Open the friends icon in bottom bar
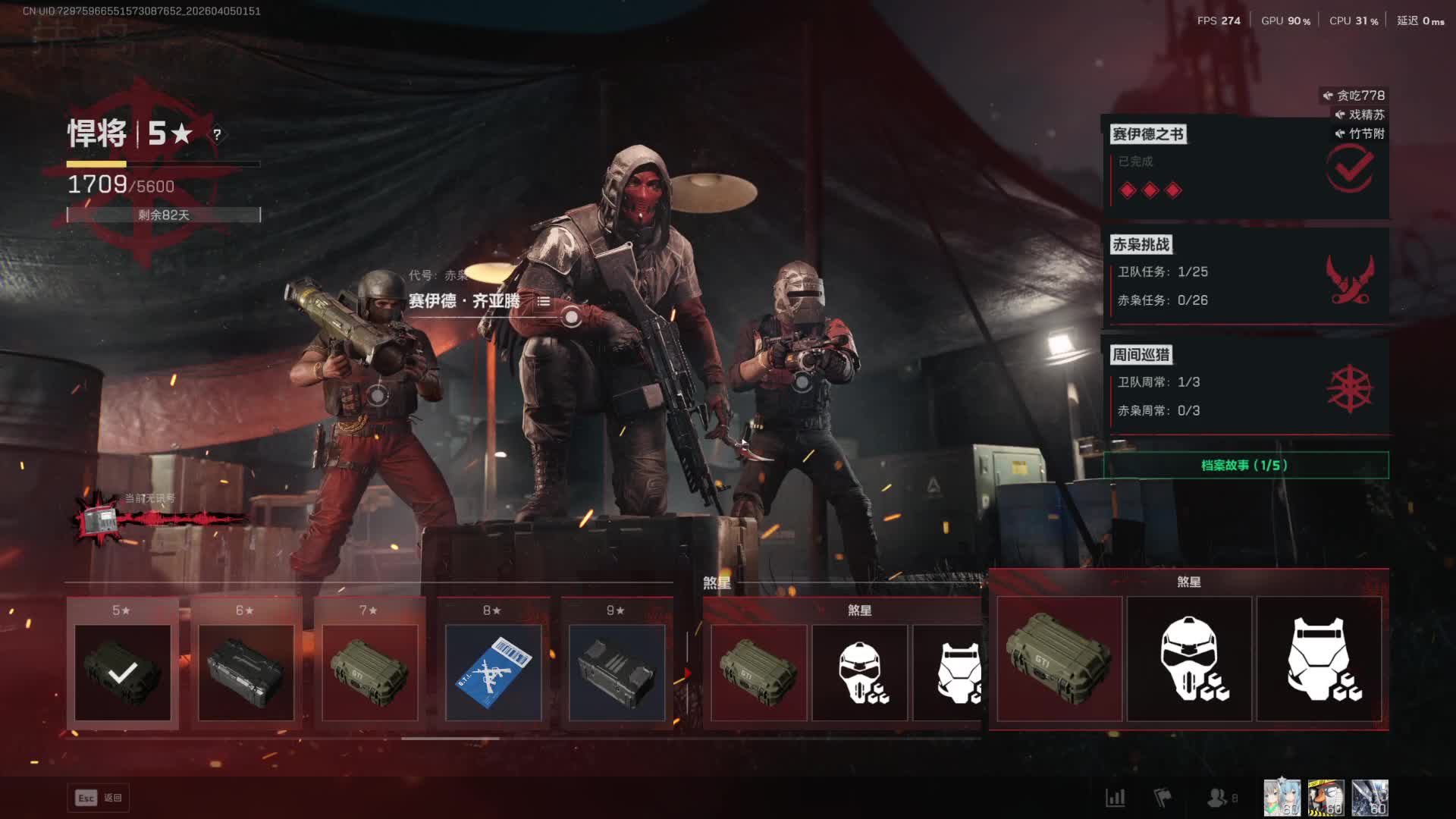The width and height of the screenshot is (1456, 819). pos(1218,798)
